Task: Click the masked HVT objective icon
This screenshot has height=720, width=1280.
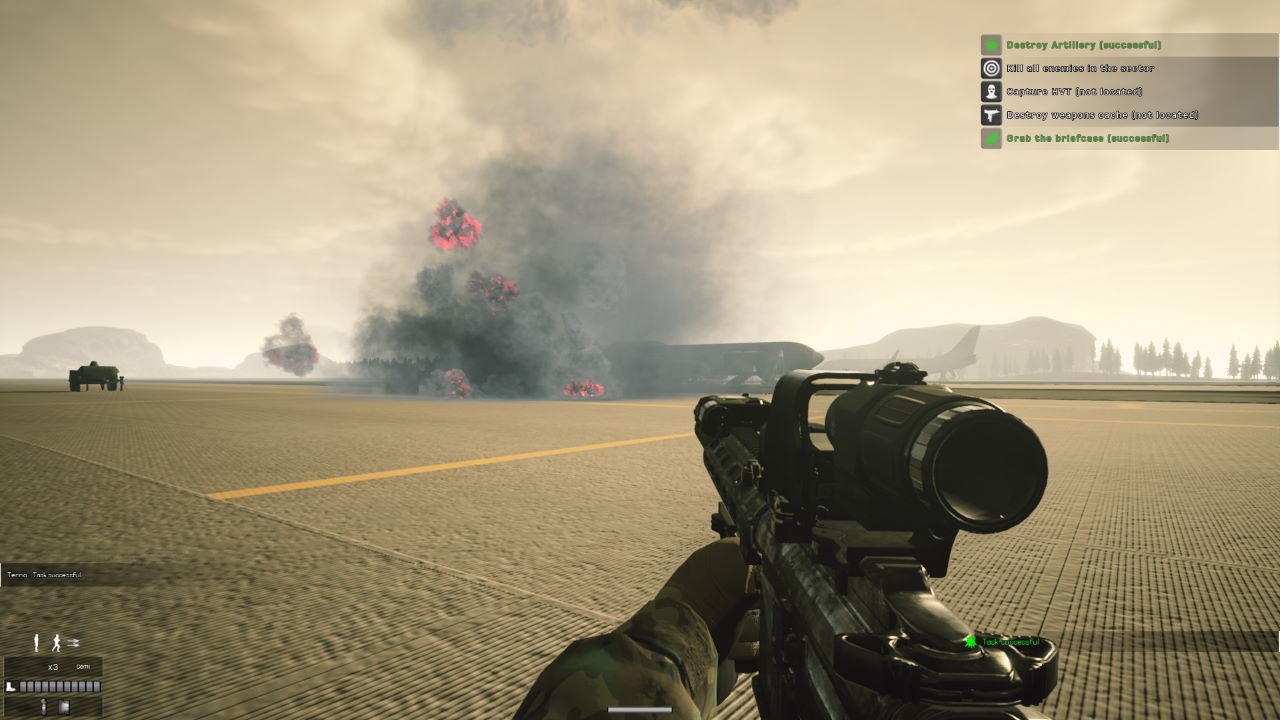Action: click(991, 91)
